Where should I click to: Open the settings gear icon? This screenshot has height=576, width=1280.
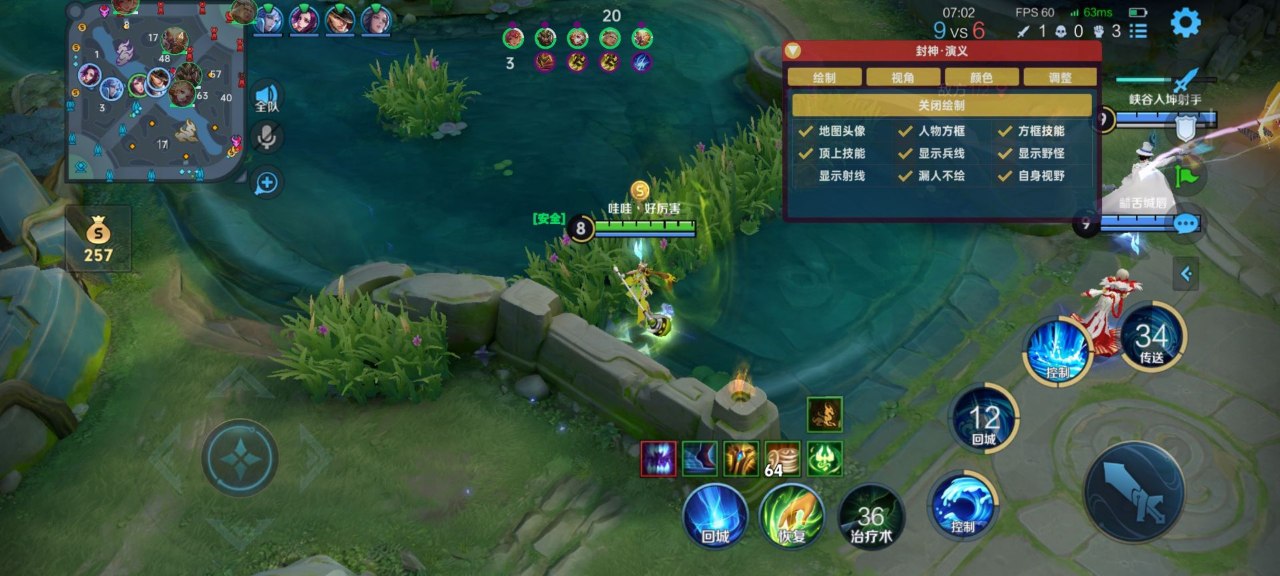pyautogui.click(x=1185, y=22)
